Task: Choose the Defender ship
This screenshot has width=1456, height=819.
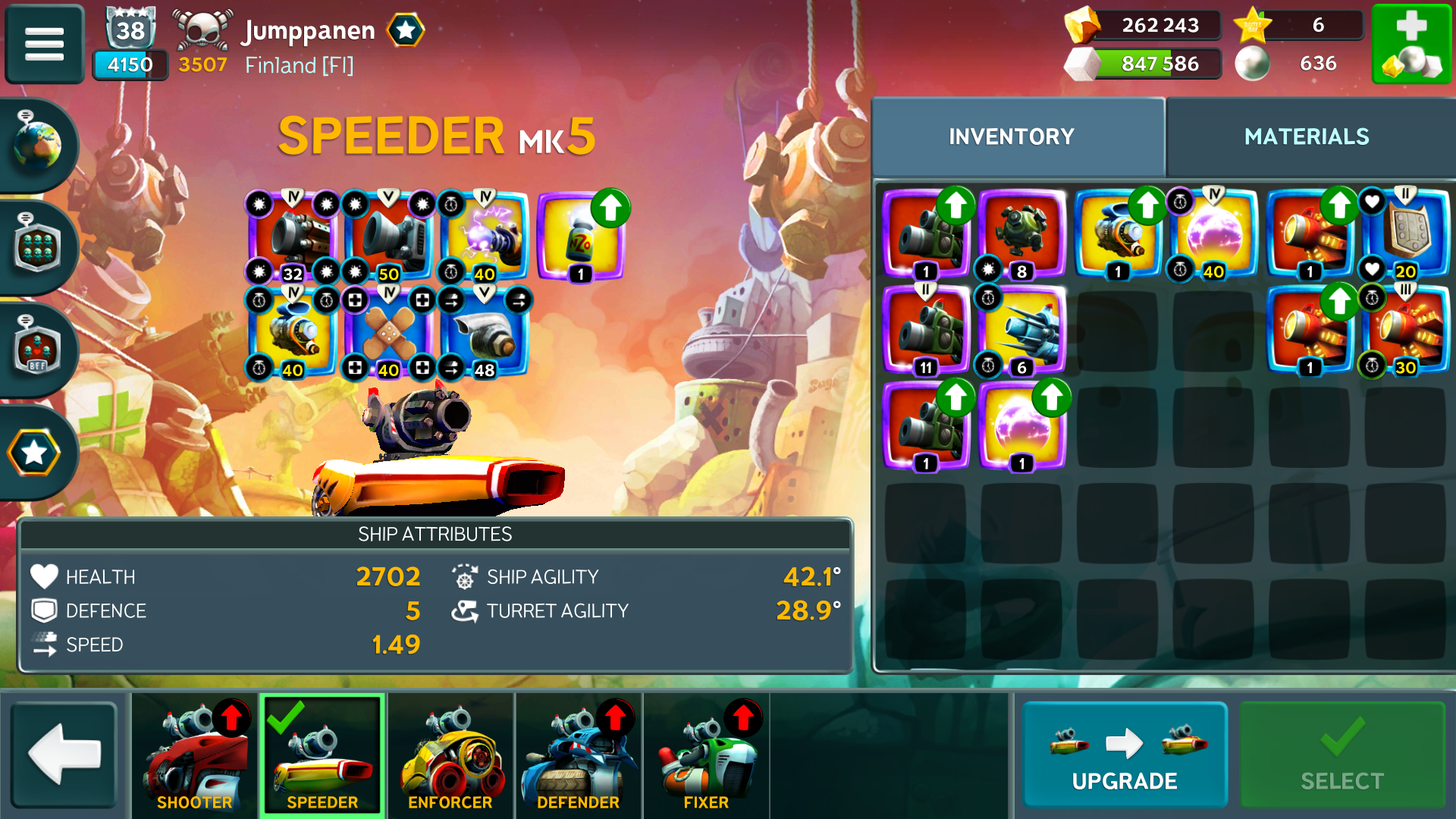Action: pyautogui.click(x=578, y=755)
